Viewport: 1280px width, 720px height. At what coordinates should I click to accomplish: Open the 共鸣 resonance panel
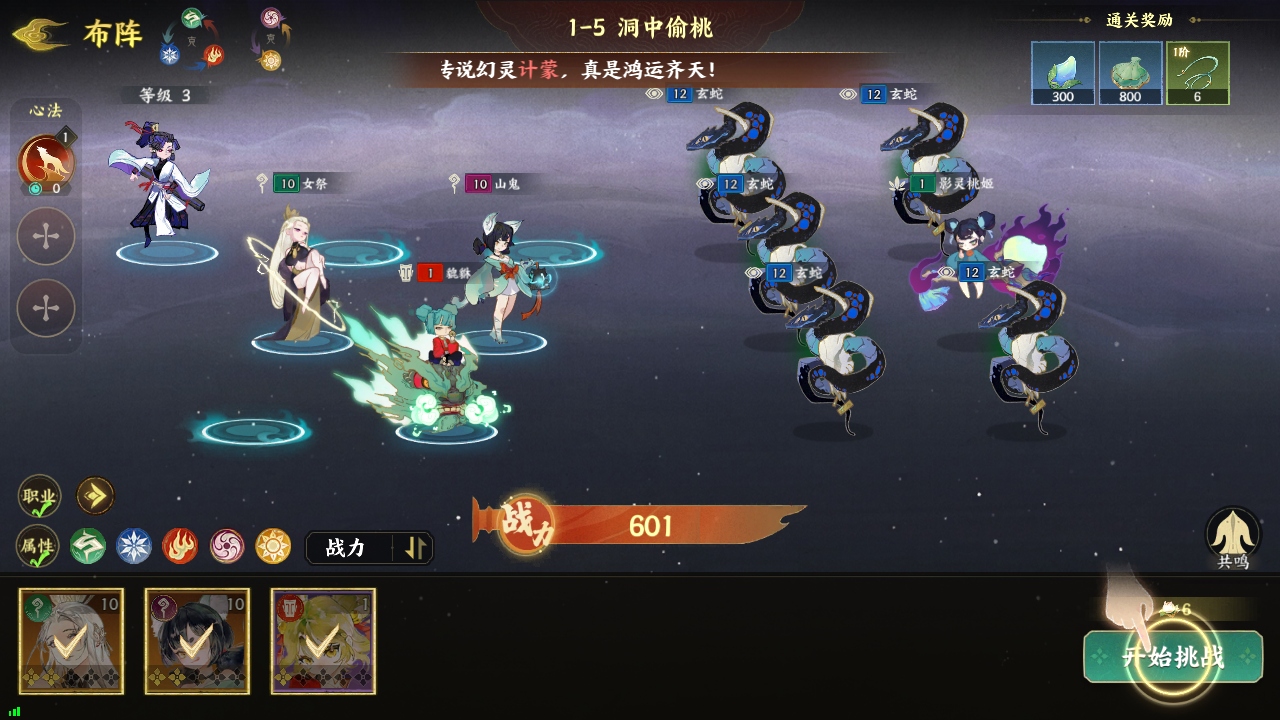(1233, 535)
